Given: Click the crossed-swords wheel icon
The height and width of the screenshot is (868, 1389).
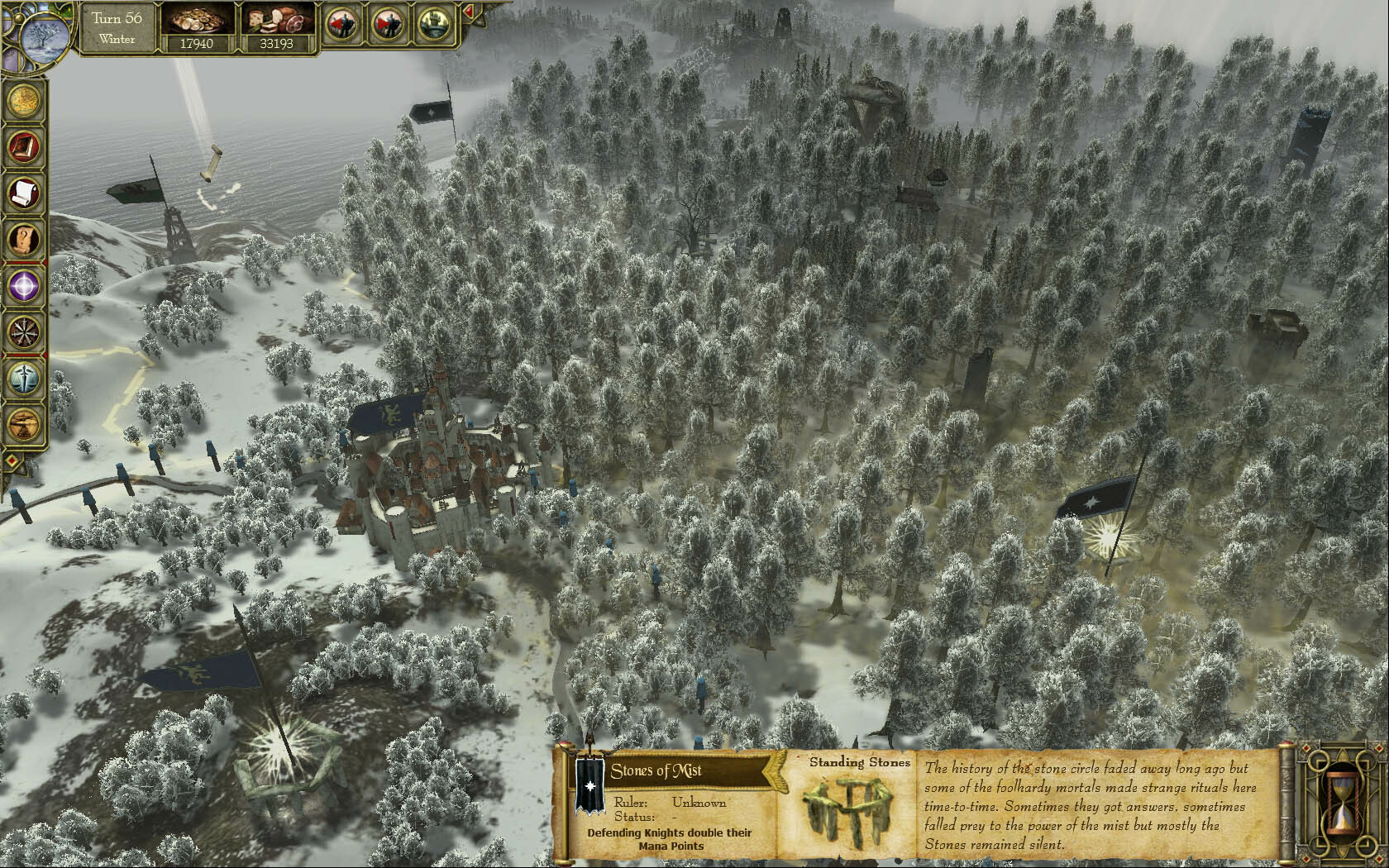Looking at the screenshot, I should (23, 332).
